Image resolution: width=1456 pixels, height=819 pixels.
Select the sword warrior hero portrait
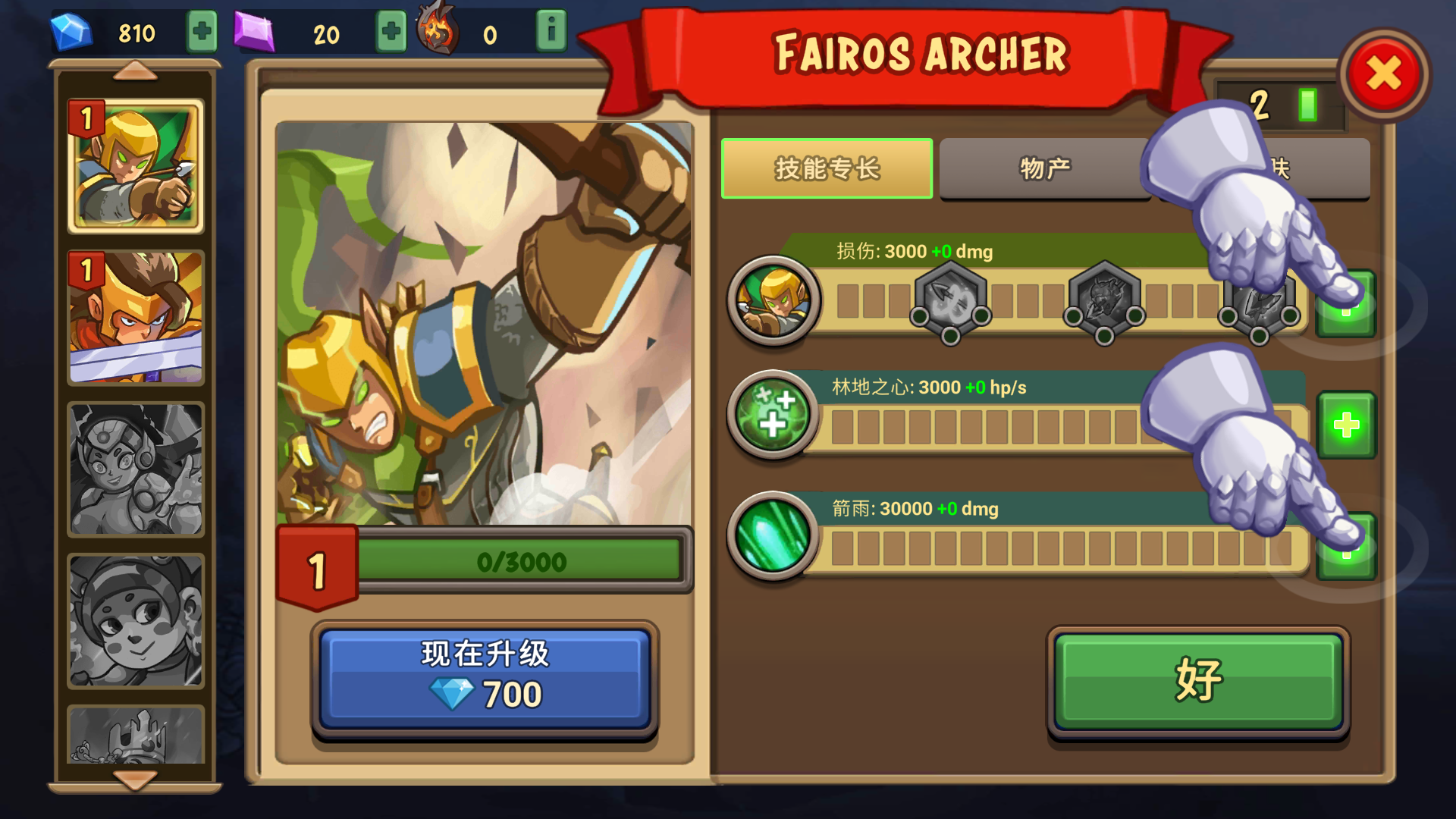[136, 317]
